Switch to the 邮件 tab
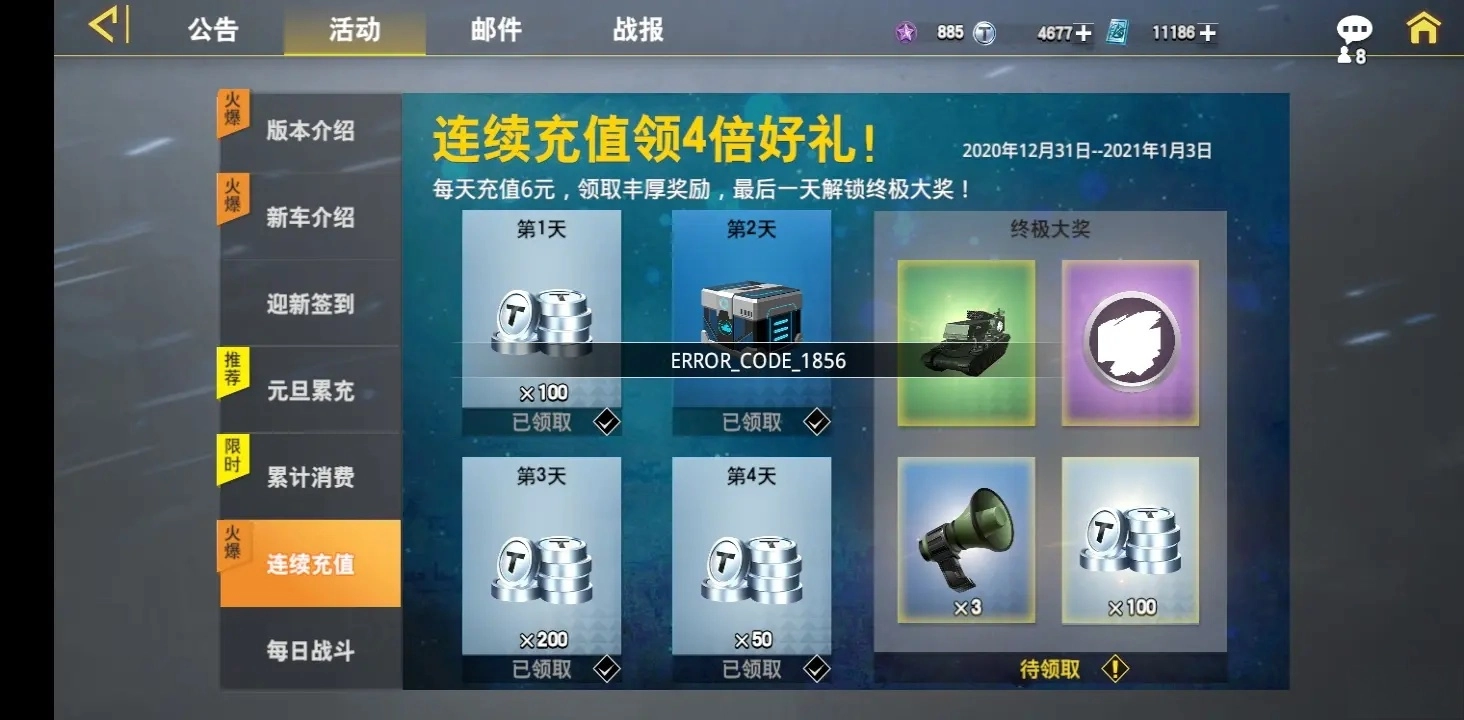Viewport: 1464px width, 720px height. [496, 30]
